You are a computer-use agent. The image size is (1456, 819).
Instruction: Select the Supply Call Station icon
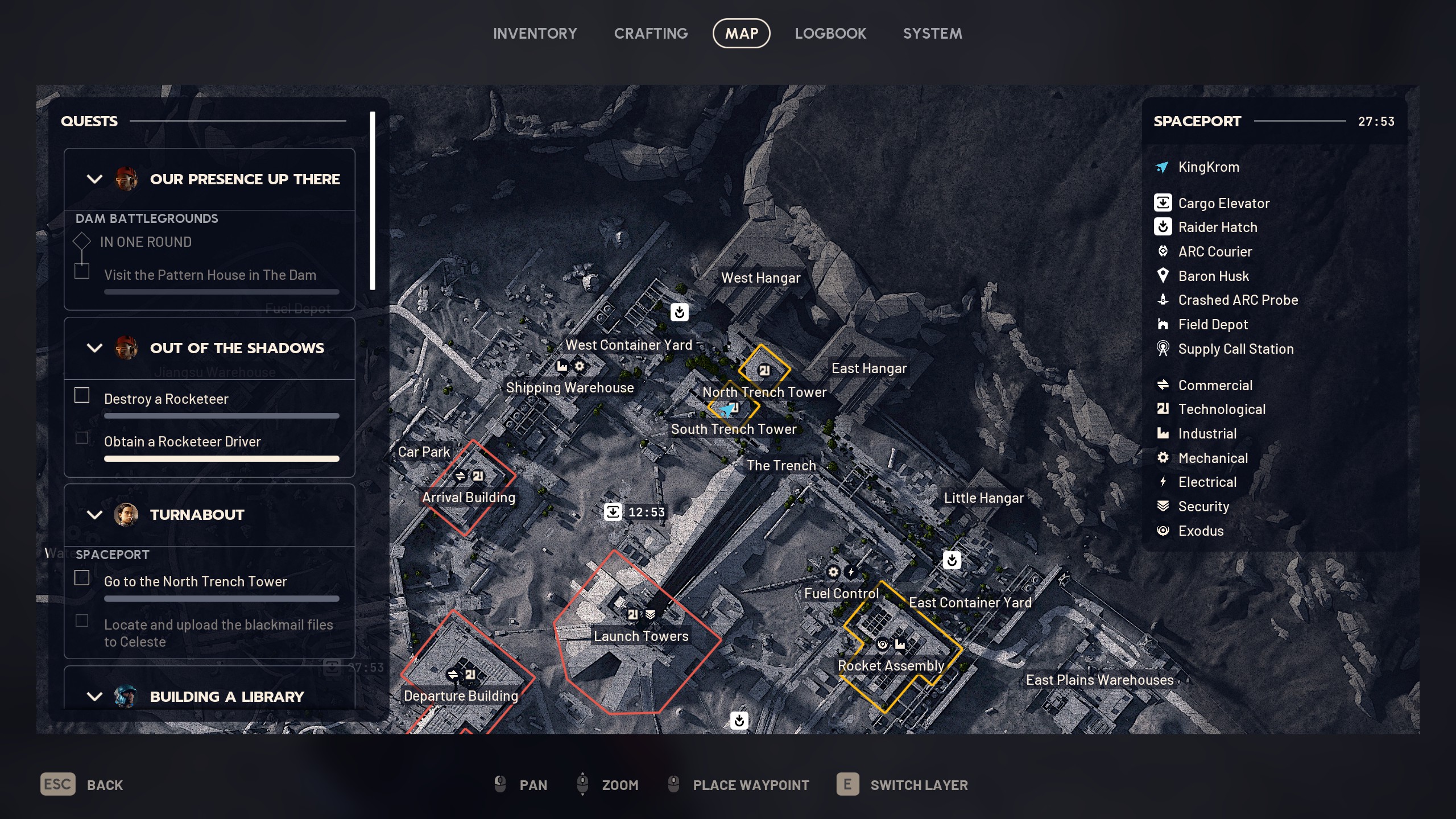click(x=1164, y=349)
